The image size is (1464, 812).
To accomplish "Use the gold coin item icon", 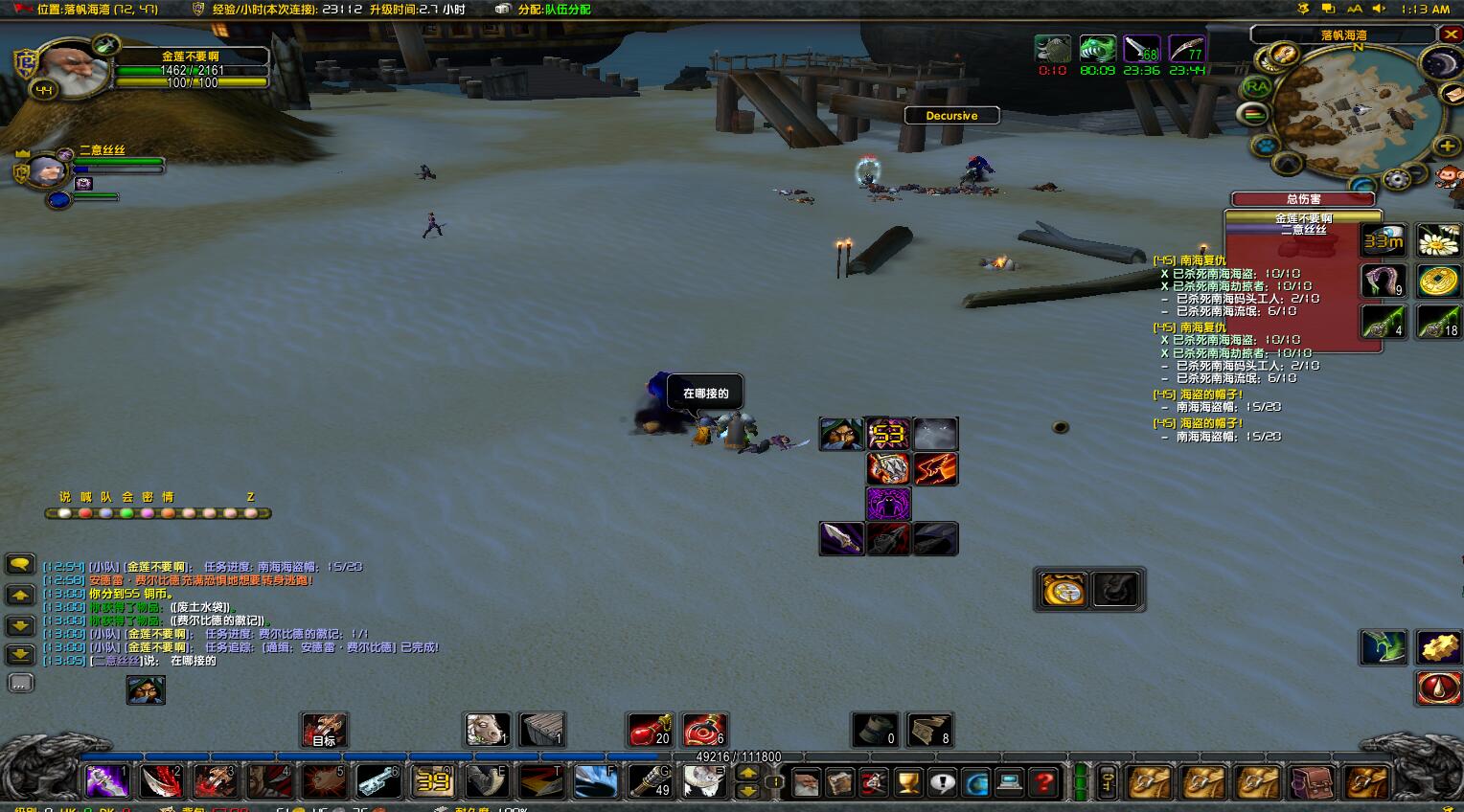I will pos(1437,282).
